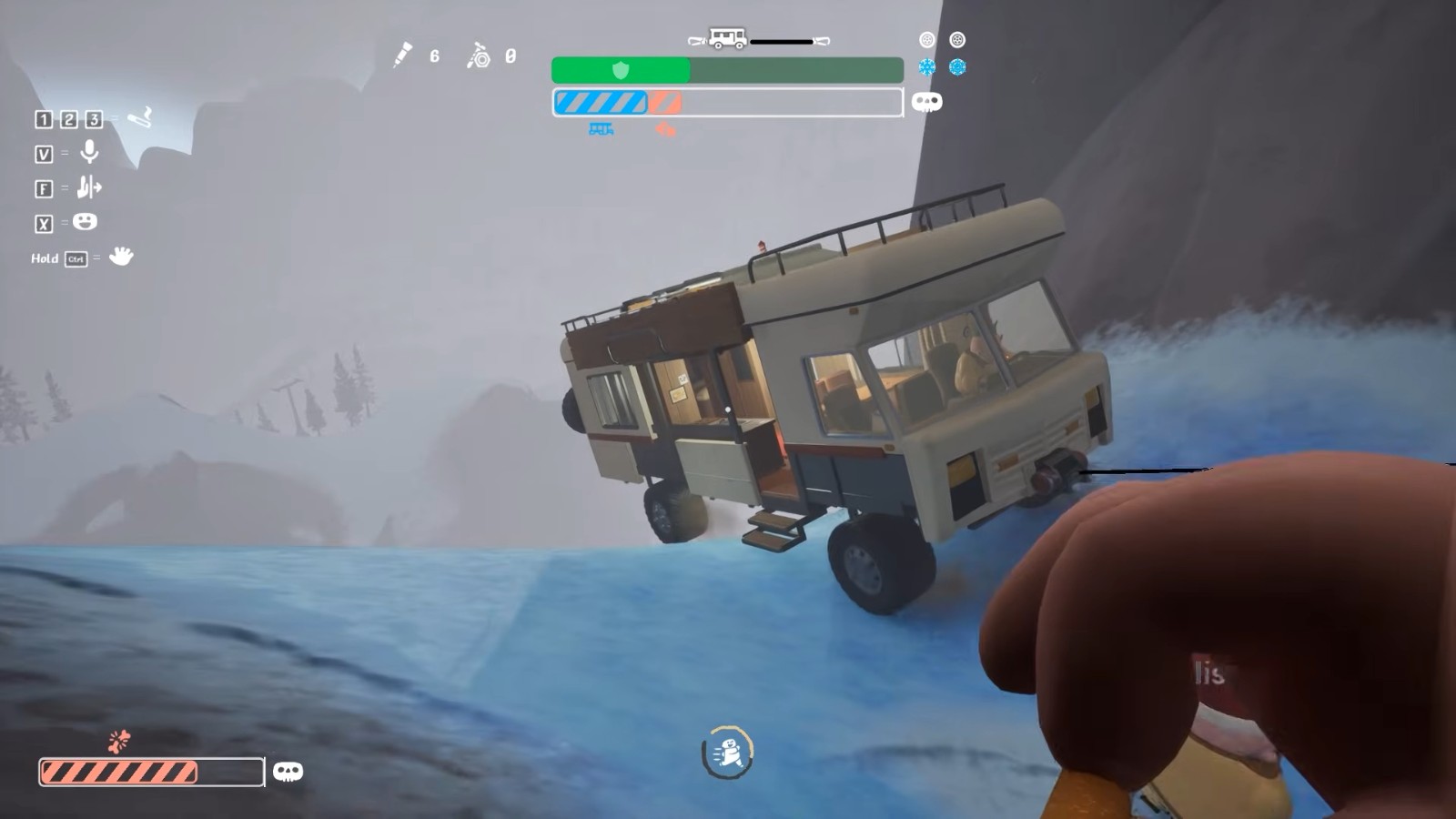The image size is (1456, 819).
Task: Click the white RV tow icon
Action: [x=727, y=39]
